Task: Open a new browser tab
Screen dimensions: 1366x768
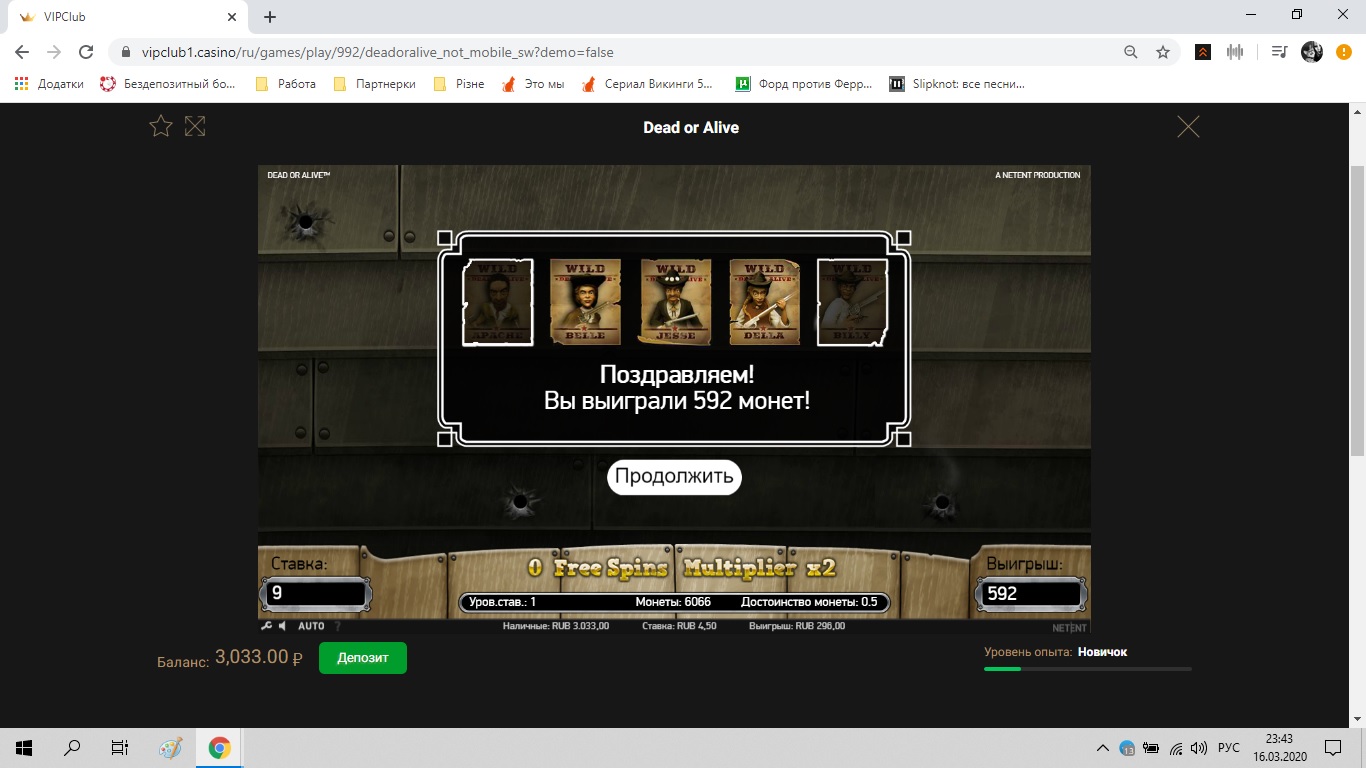Action: tap(270, 17)
